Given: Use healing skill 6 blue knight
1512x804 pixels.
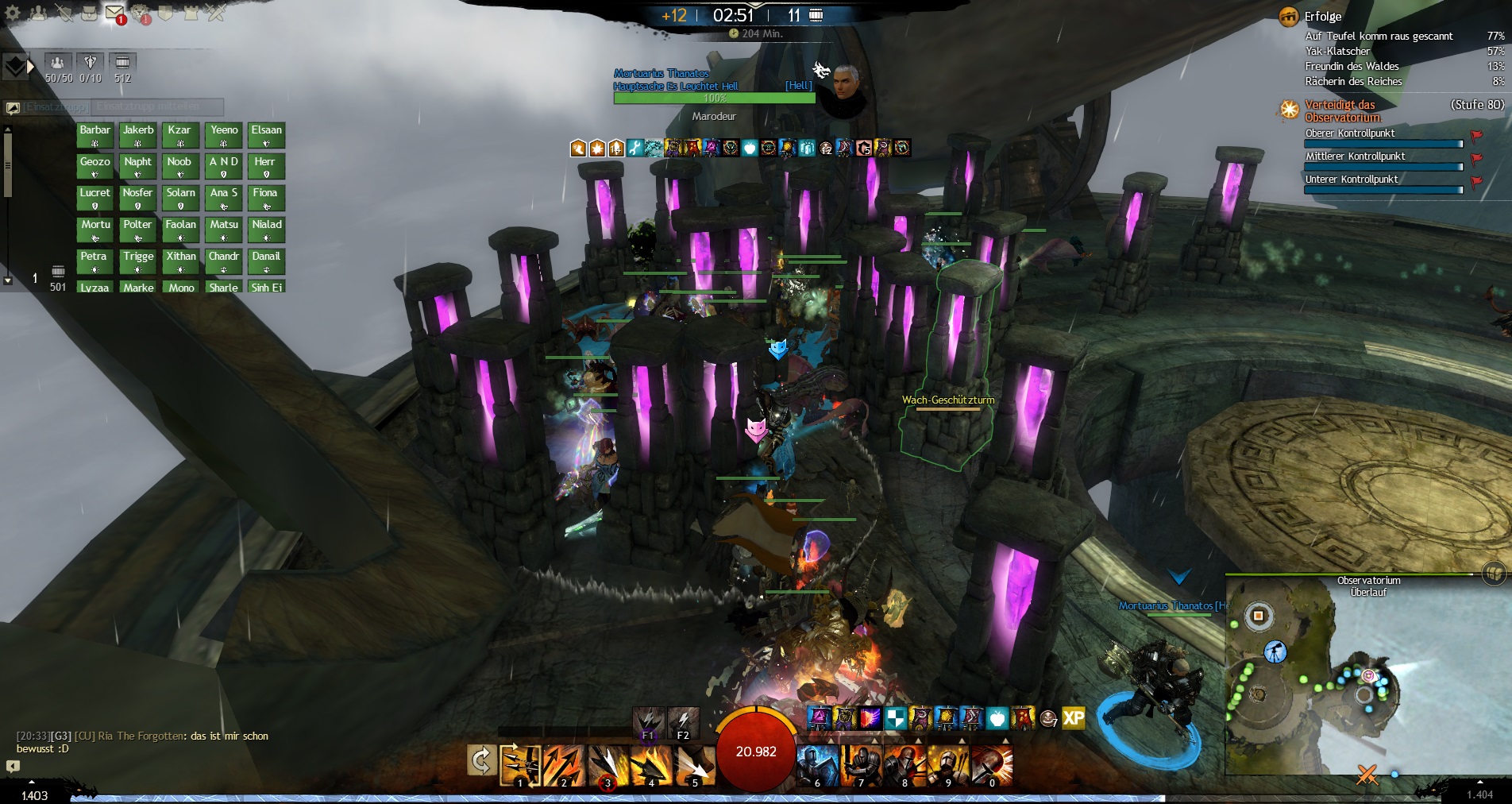Looking at the screenshot, I should click(817, 766).
